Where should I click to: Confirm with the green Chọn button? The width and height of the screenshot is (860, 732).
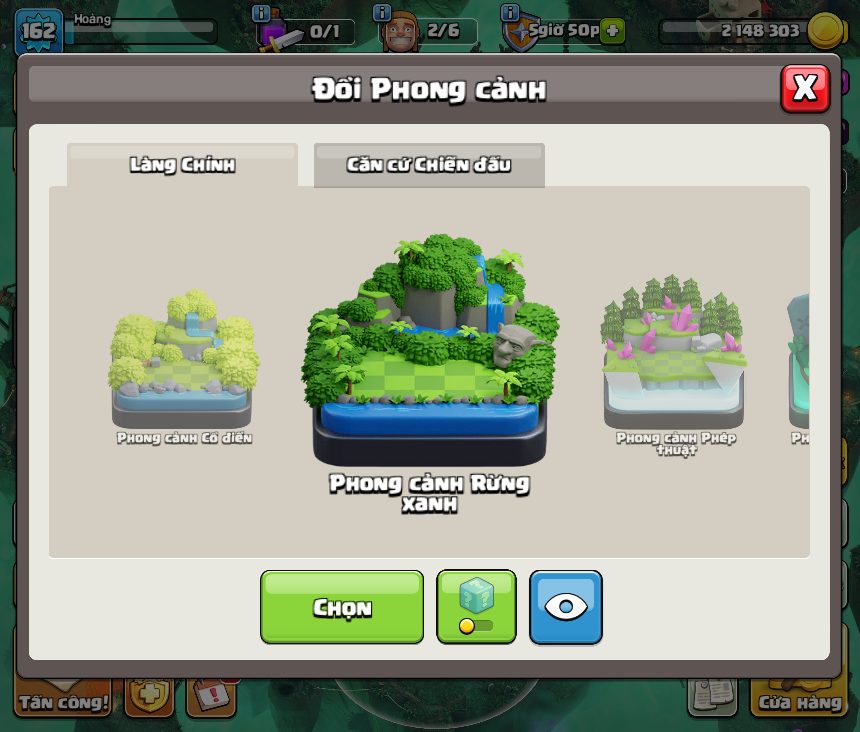(x=342, y=607)
